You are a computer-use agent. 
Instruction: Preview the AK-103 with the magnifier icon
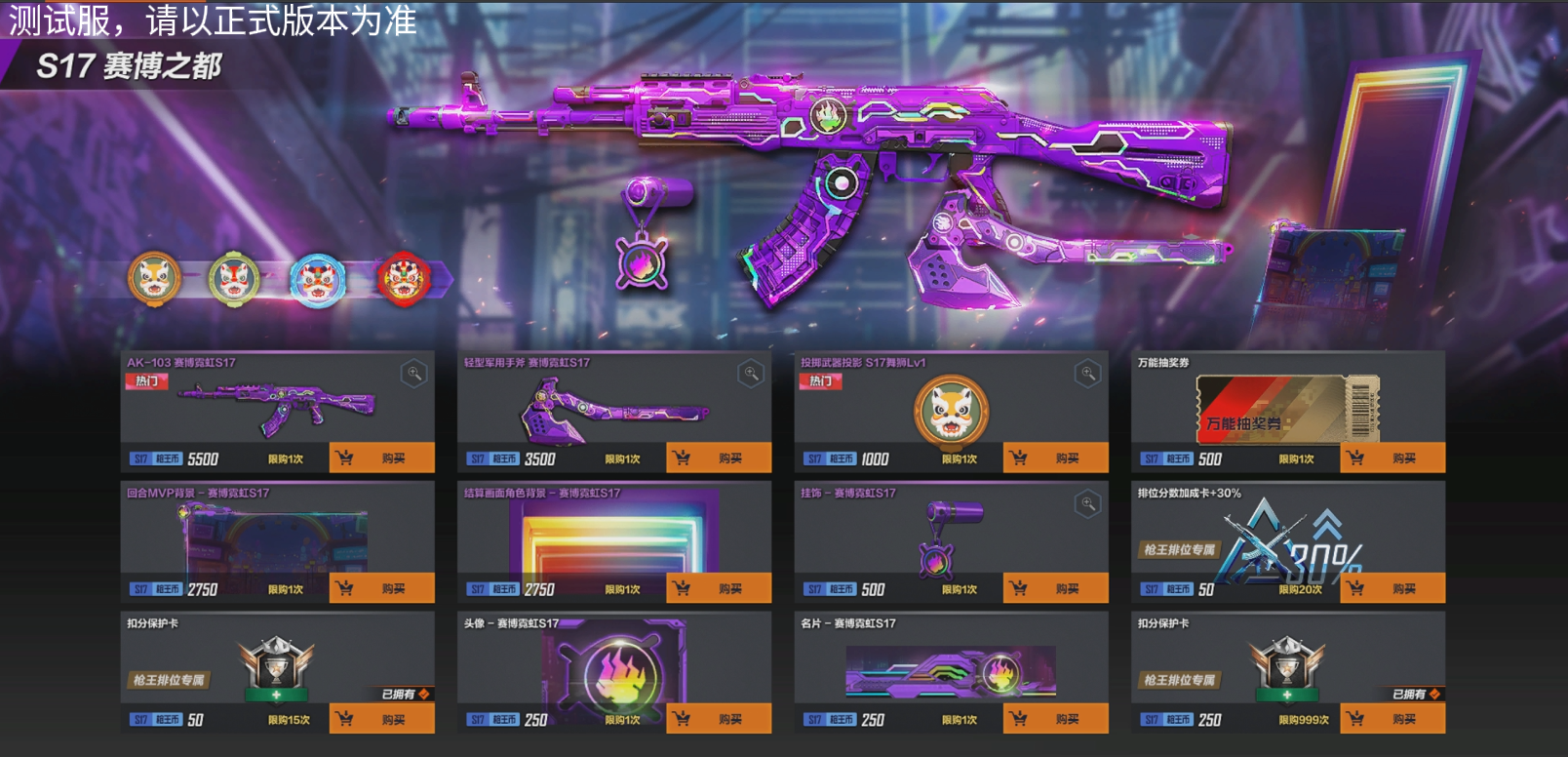pos(413,374)
